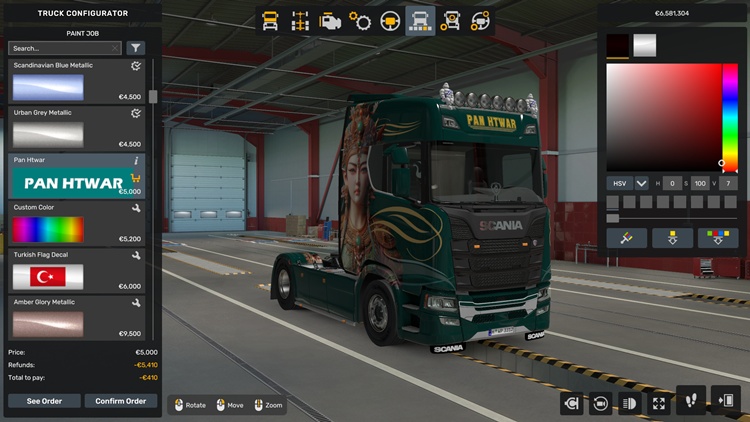Open the See Order summary
750x422 pixels.
pos(44,401)
